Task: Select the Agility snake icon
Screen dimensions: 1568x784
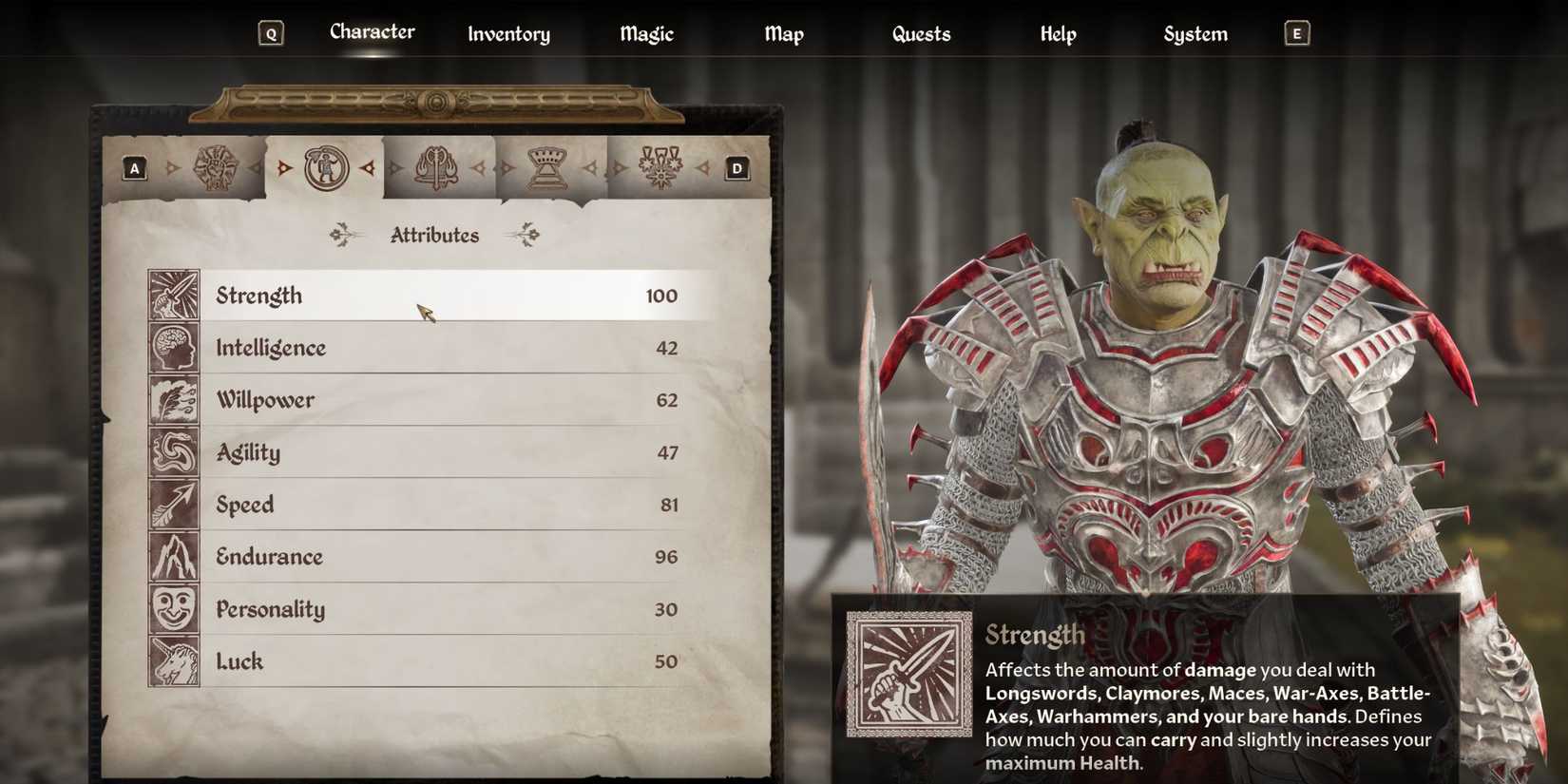Action: tap(173, 452)
